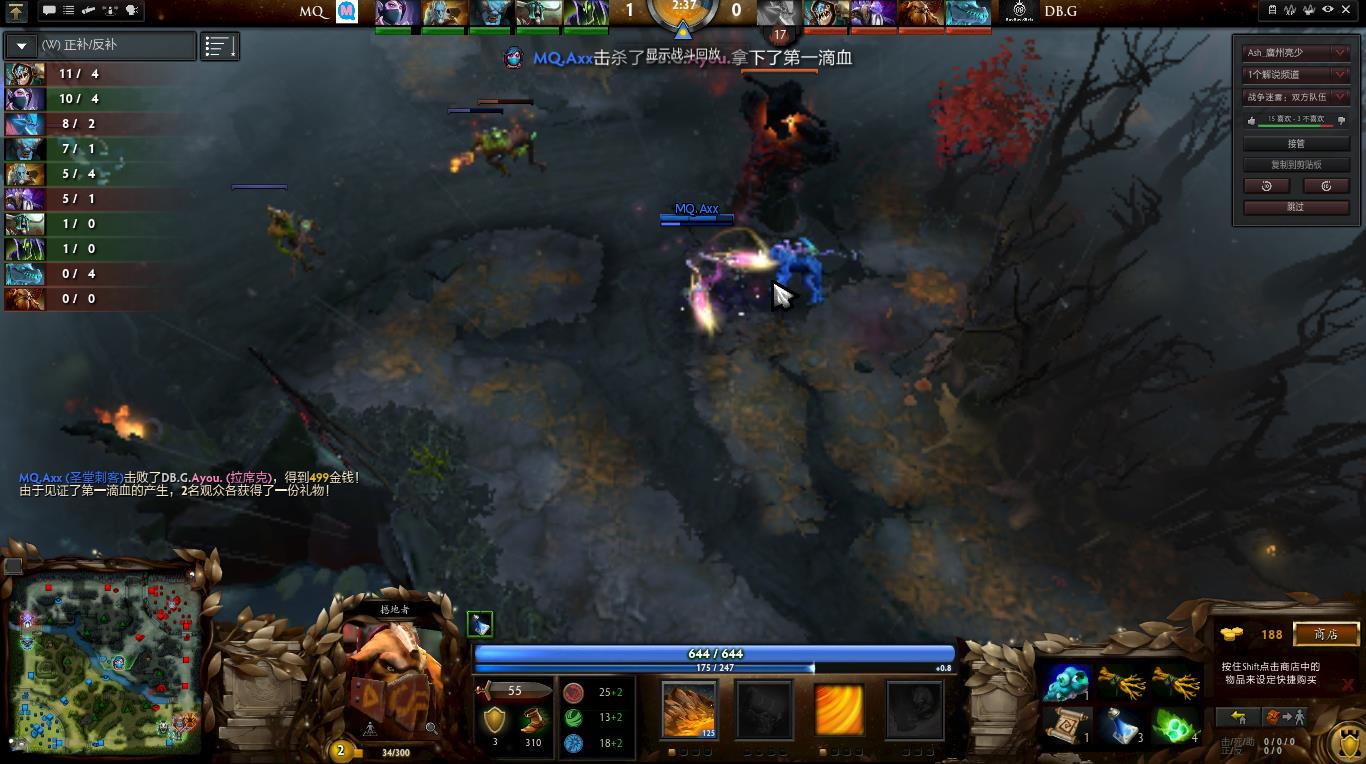This screenshot has width=1366, height=764.
Task: Activate the Fissure ability icon
Action: (x=689, y=709)
